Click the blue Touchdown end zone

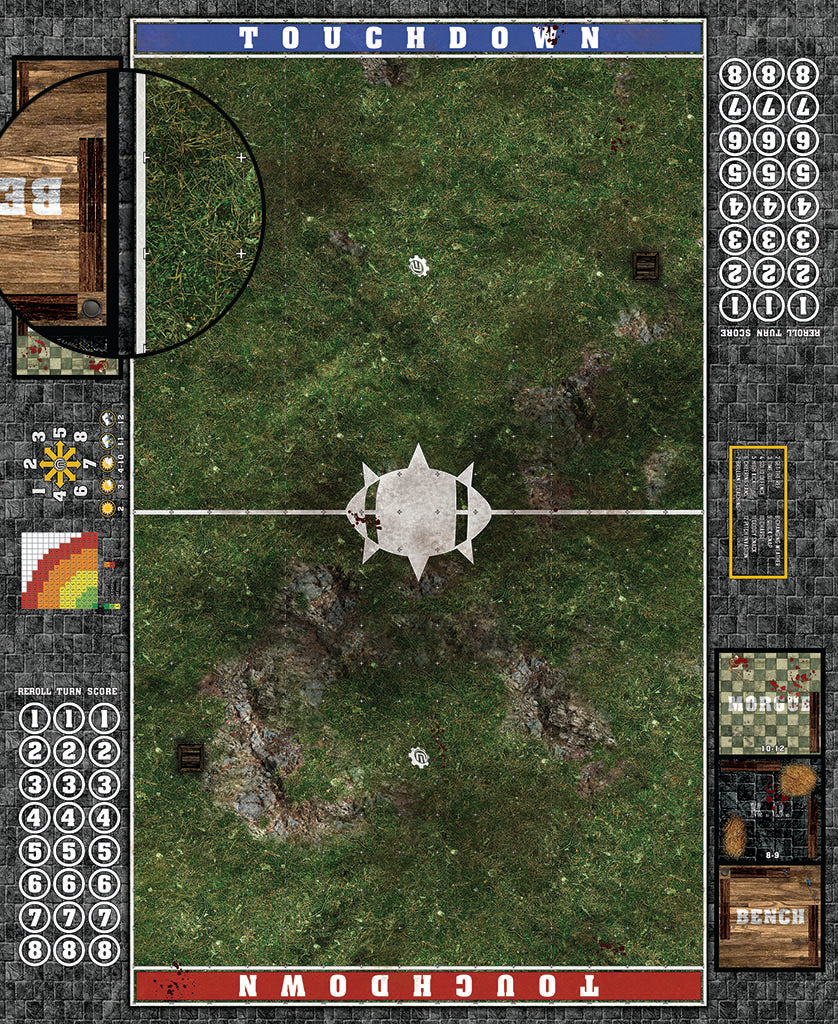(x=419, y=38)
